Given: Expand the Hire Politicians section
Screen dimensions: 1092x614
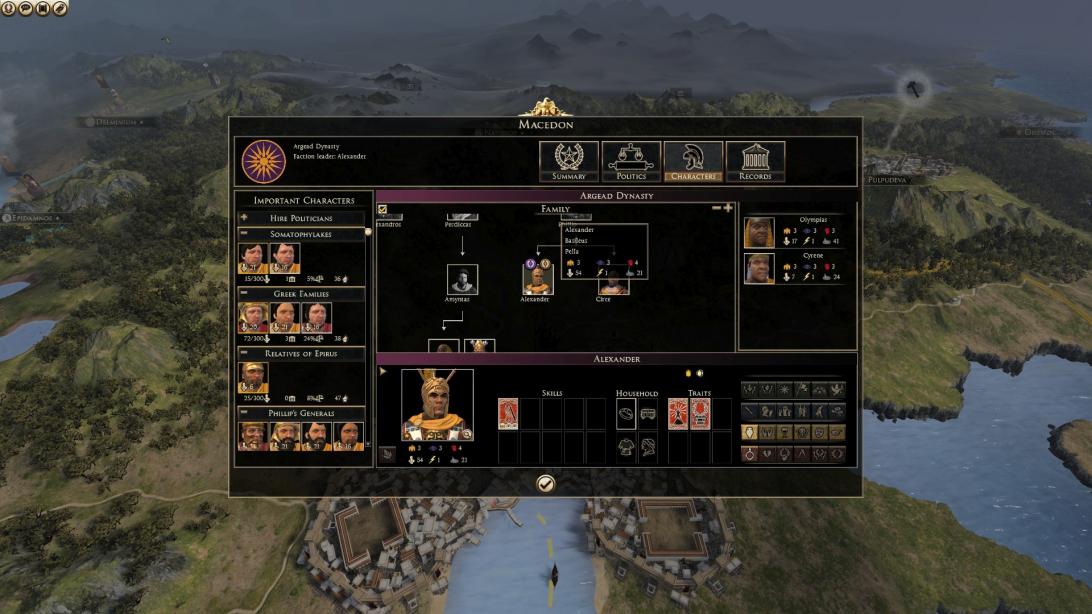Looking at the screenshot, I should pyautogui.click(x=243, y=217).
